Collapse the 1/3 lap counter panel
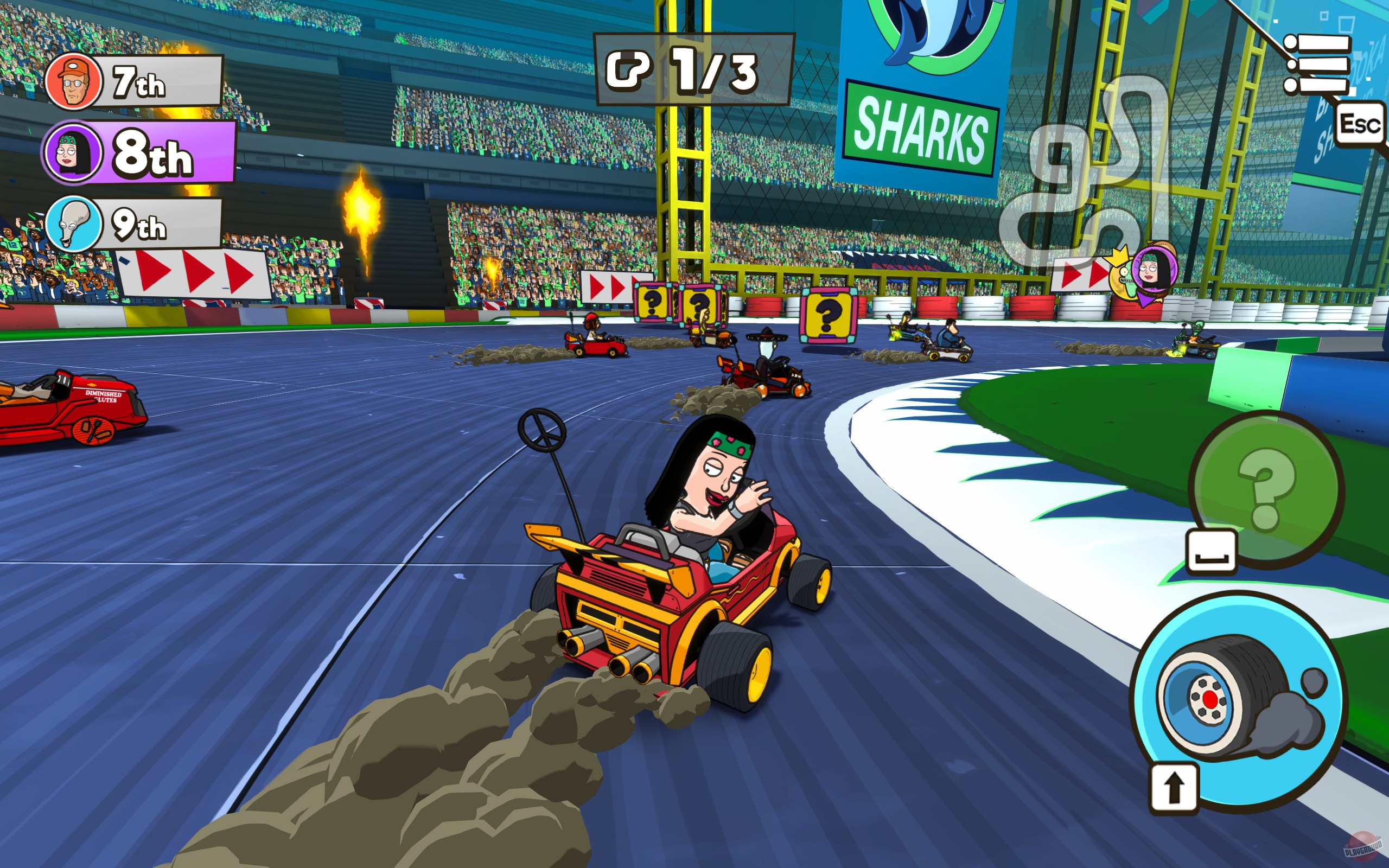Viewport: 1389px width, 868px height. [677, 69]
